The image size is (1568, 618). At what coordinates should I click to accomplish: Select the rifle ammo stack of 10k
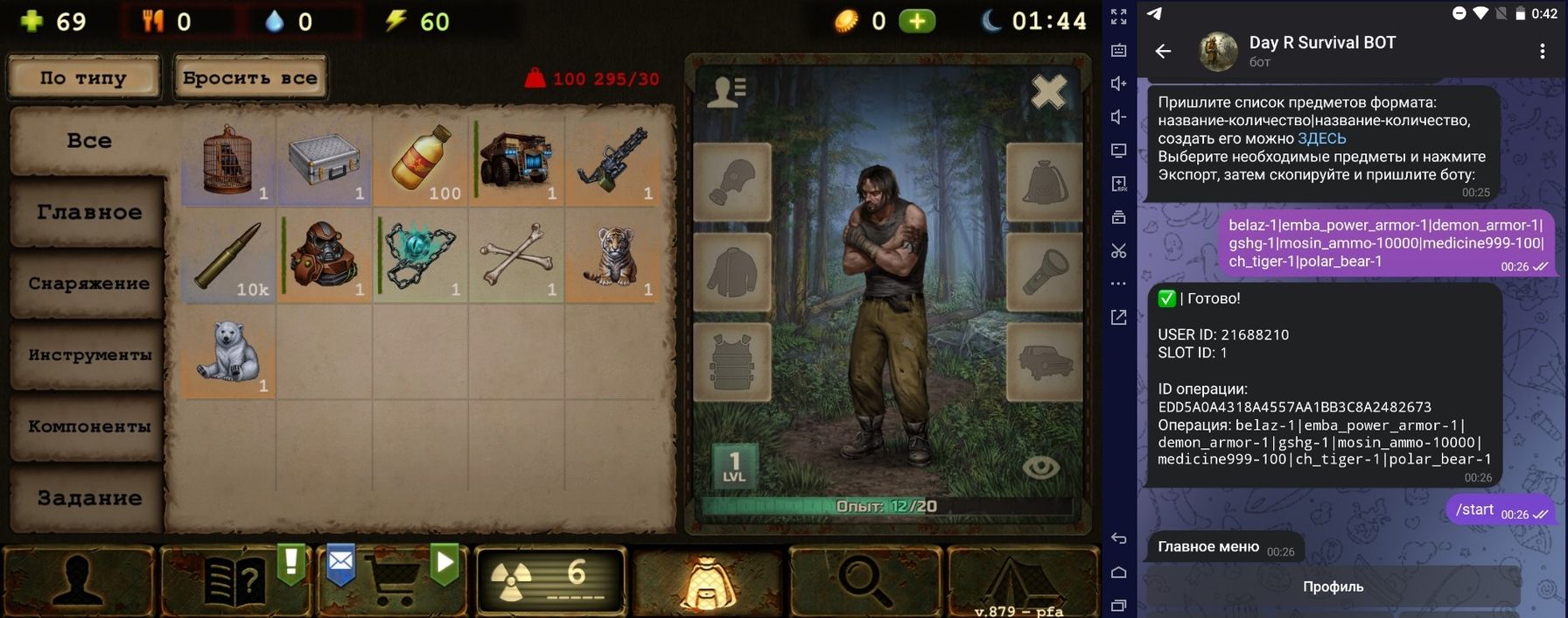[228, 256]
